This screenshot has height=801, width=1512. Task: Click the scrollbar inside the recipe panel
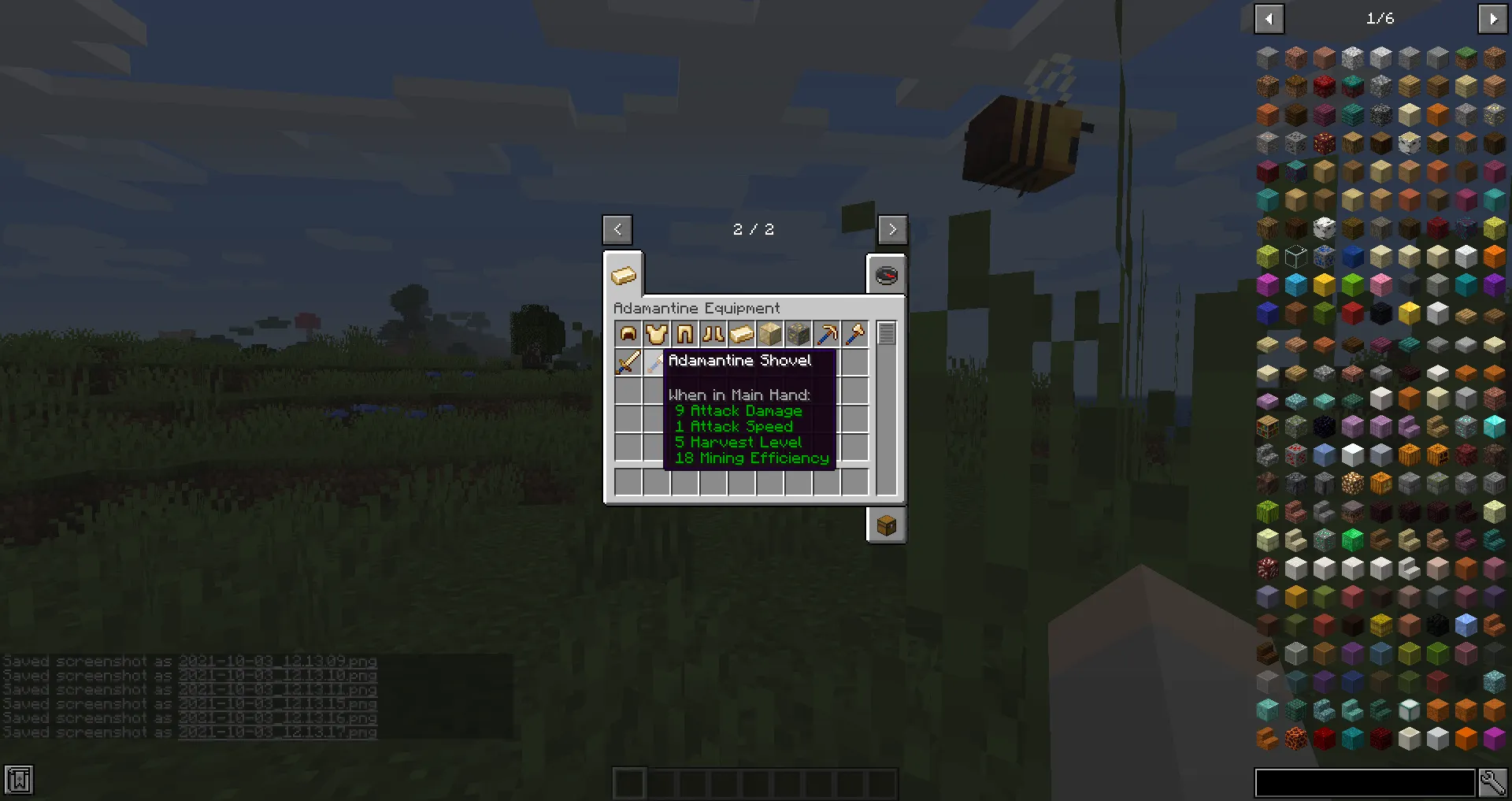tap(885, 334)
